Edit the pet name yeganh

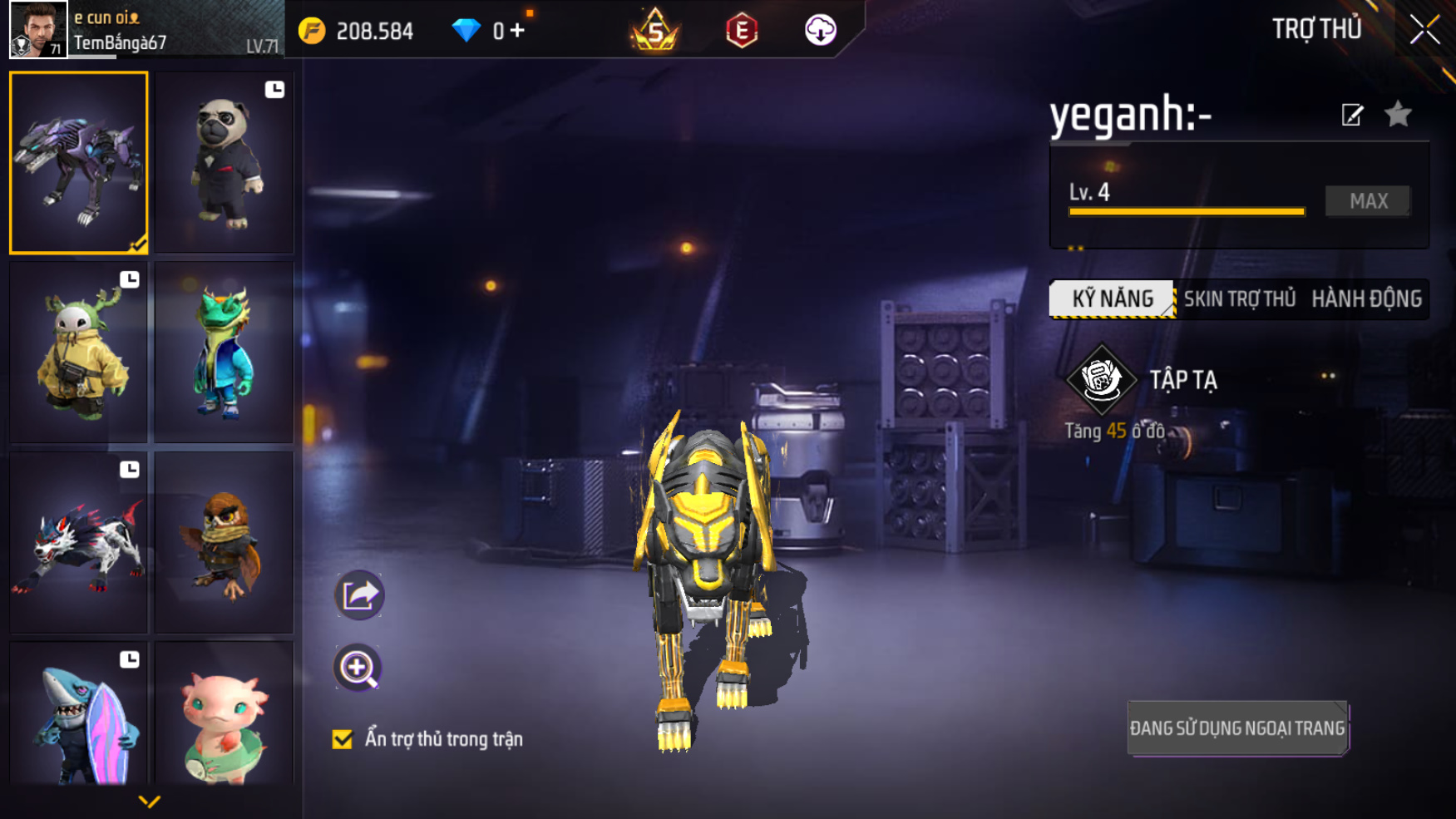(x=1352, y=115)
